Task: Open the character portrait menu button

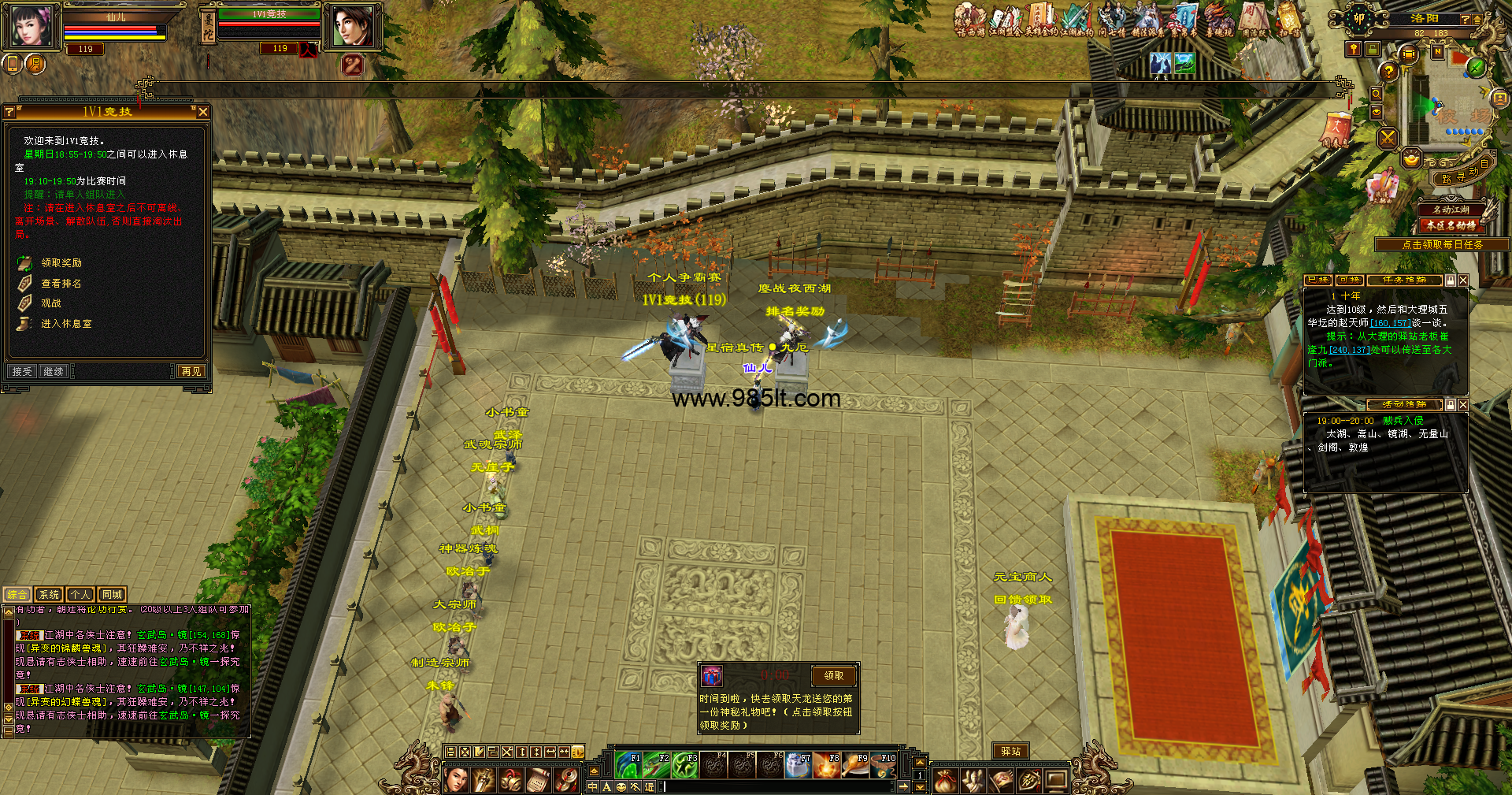Action: tap(456, 780)
